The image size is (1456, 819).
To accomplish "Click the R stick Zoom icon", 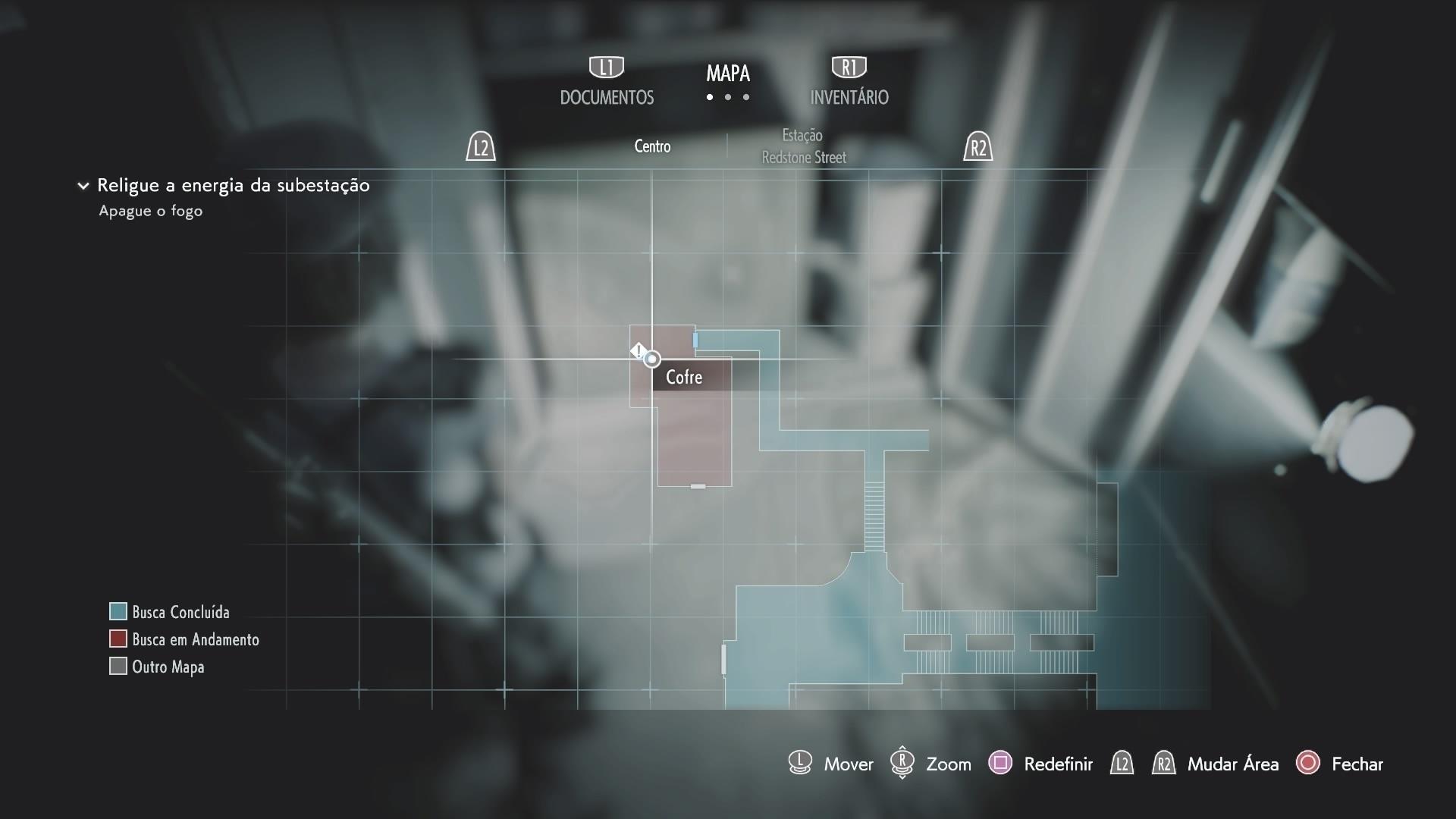I will (903, 764).
